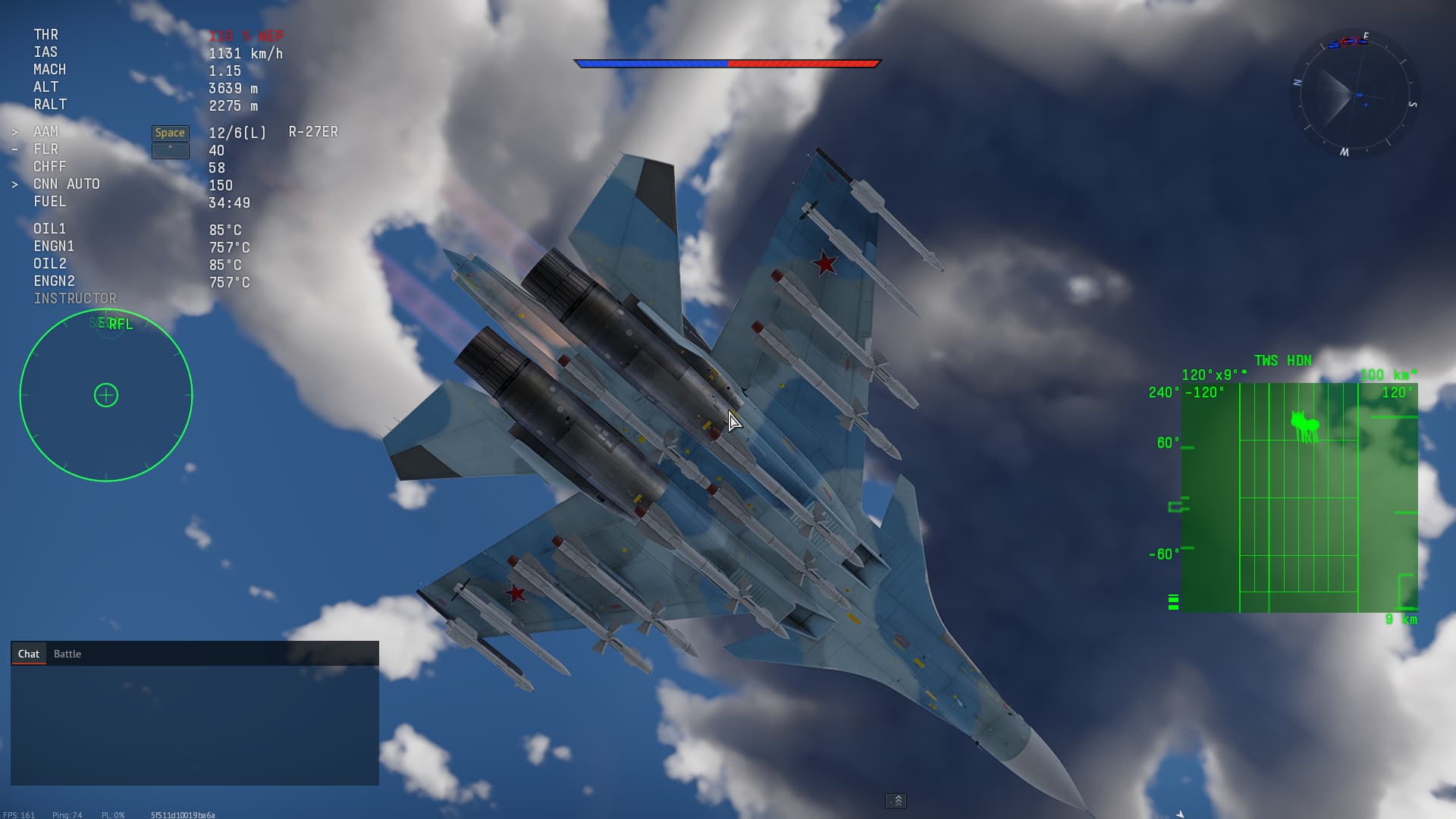1456x819 pixels.
Task: Select the Chat tab
Action: pos(29,653)
